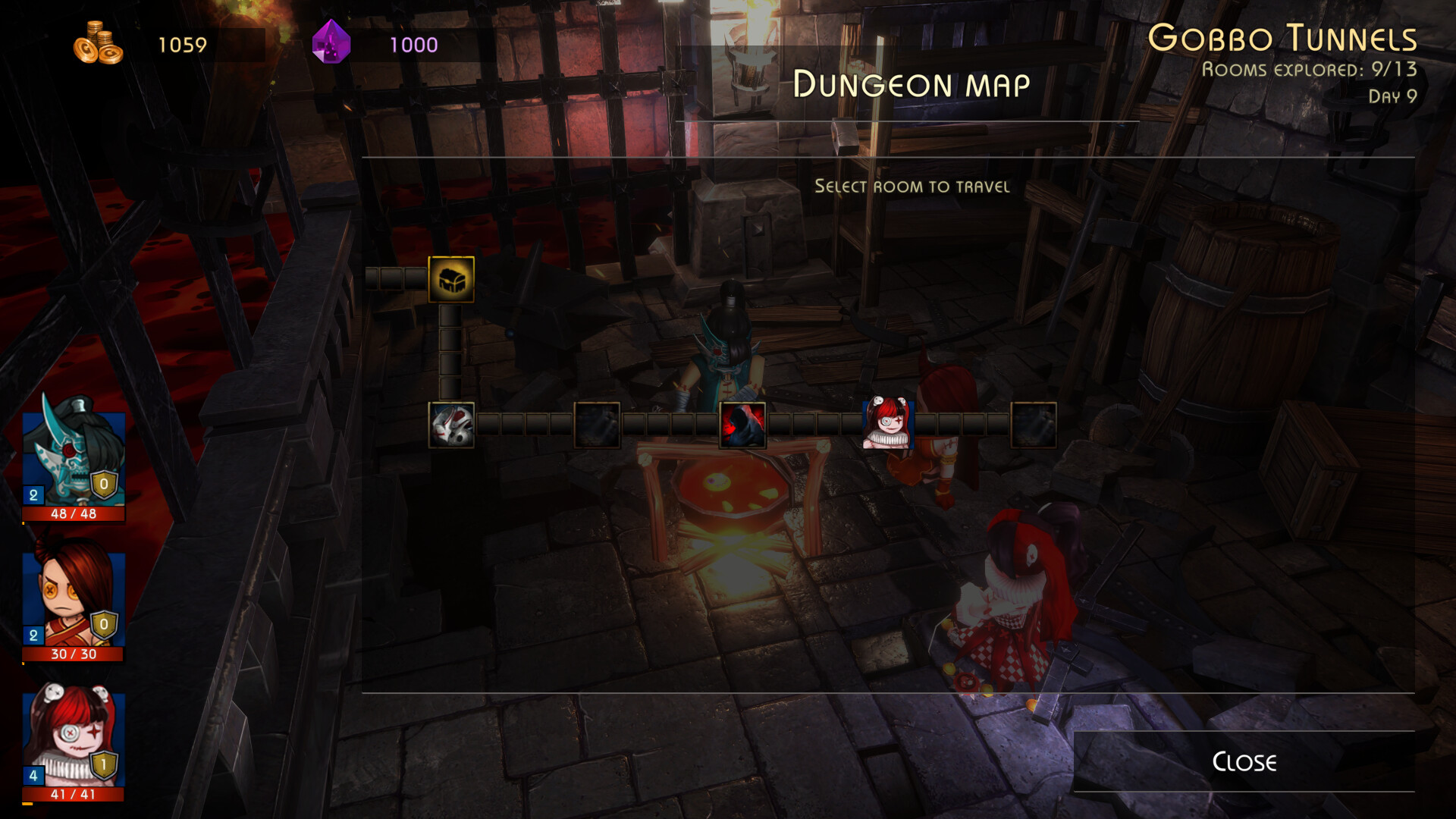Select the dark room left of the campfire
Screen dimensions: 1456x819
coord(597,426)
